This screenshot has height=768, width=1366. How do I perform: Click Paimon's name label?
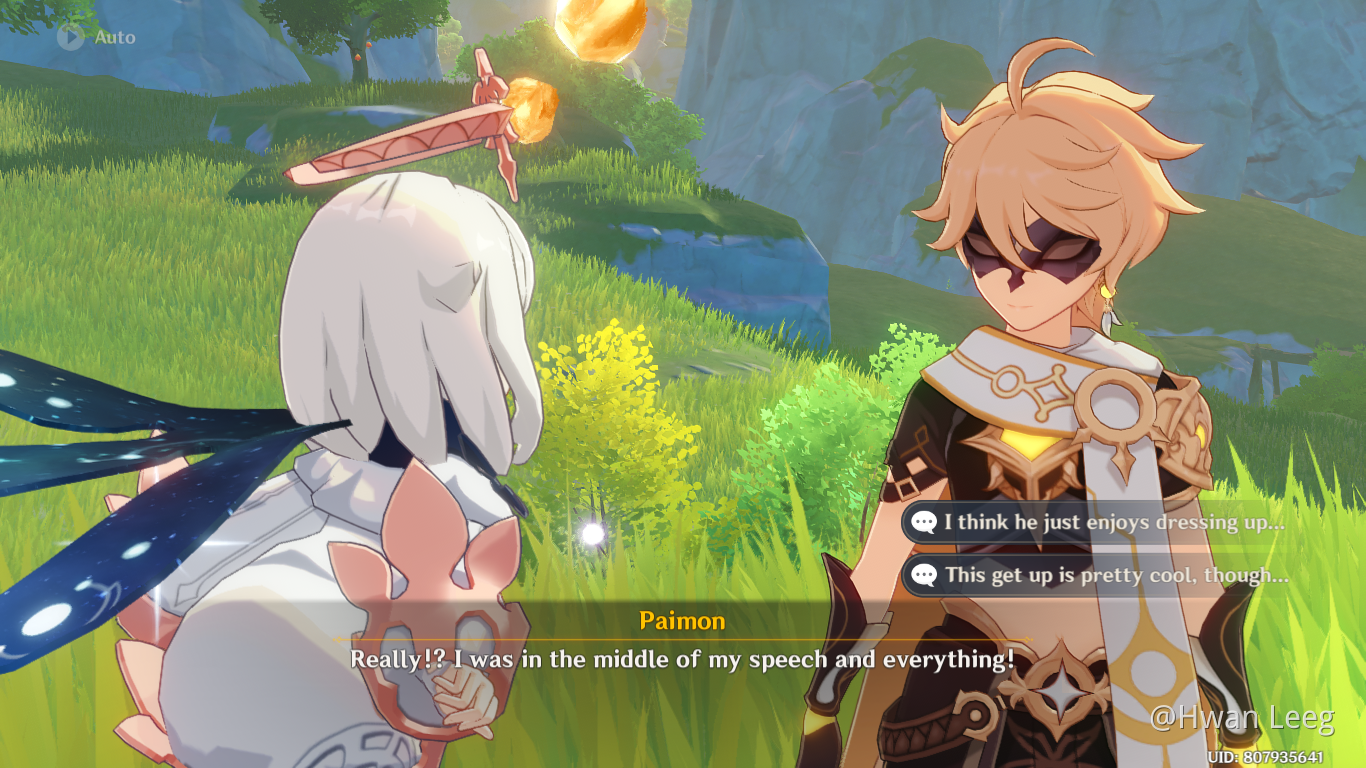click(683, 621)
